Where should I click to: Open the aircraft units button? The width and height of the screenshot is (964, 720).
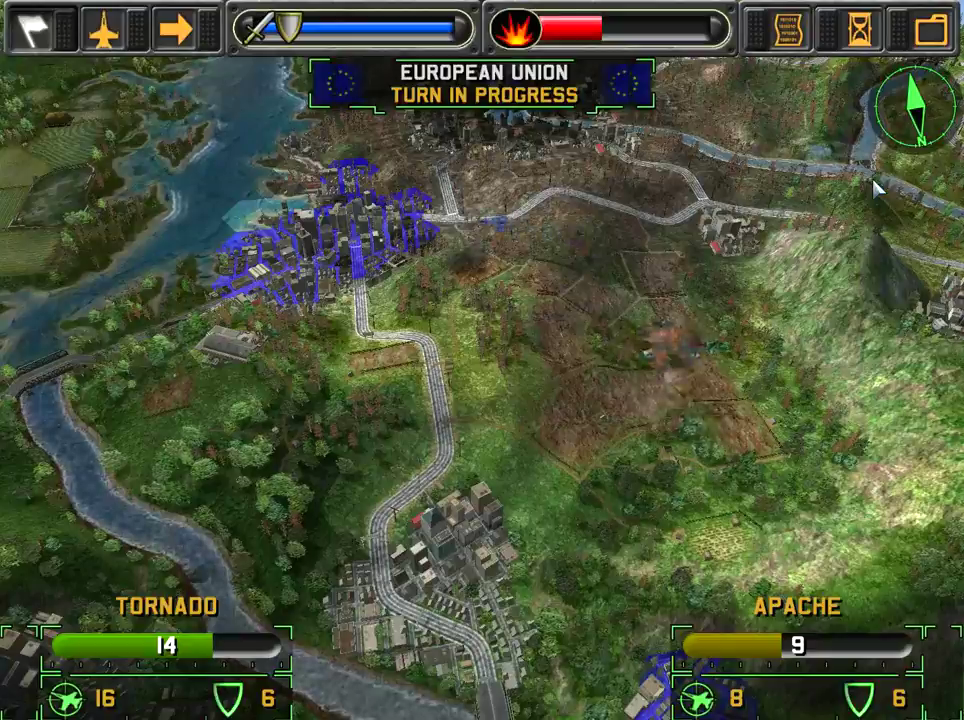tap(103, 30)
